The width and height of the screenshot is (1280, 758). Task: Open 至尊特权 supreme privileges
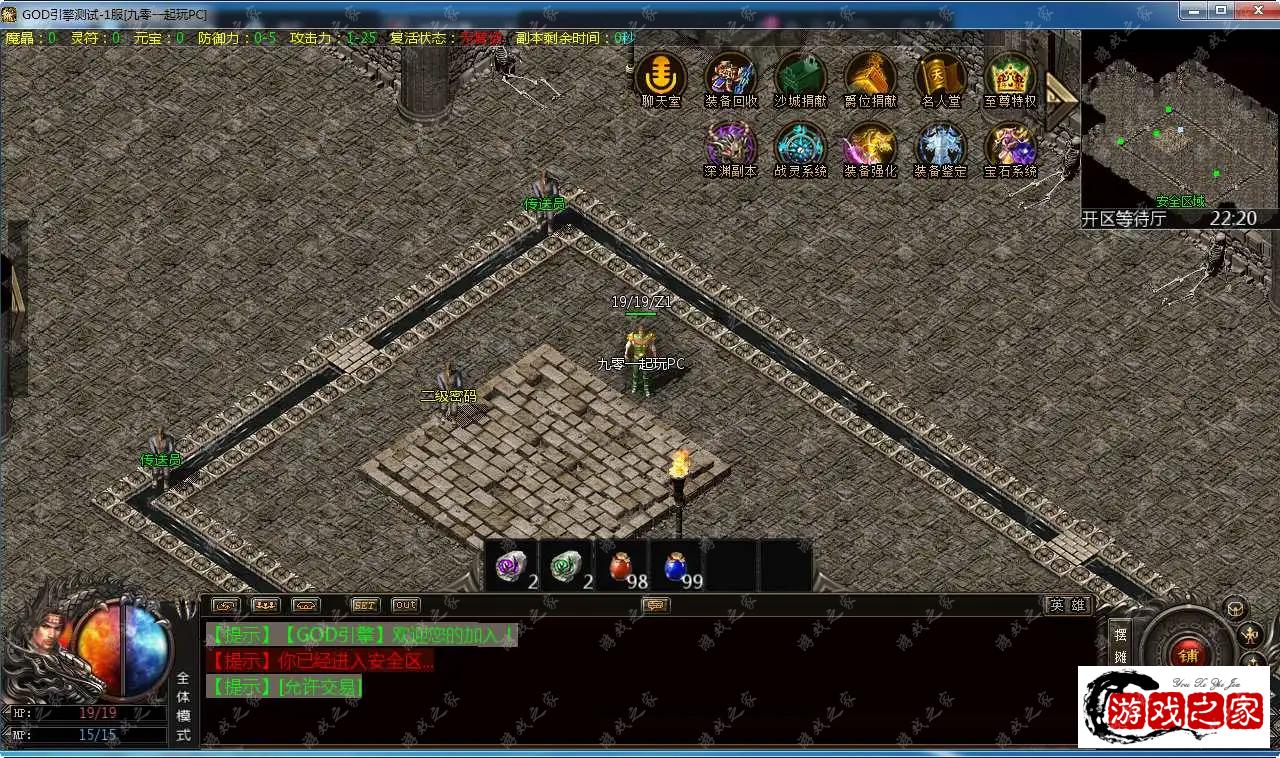(x=1010, y=76)
